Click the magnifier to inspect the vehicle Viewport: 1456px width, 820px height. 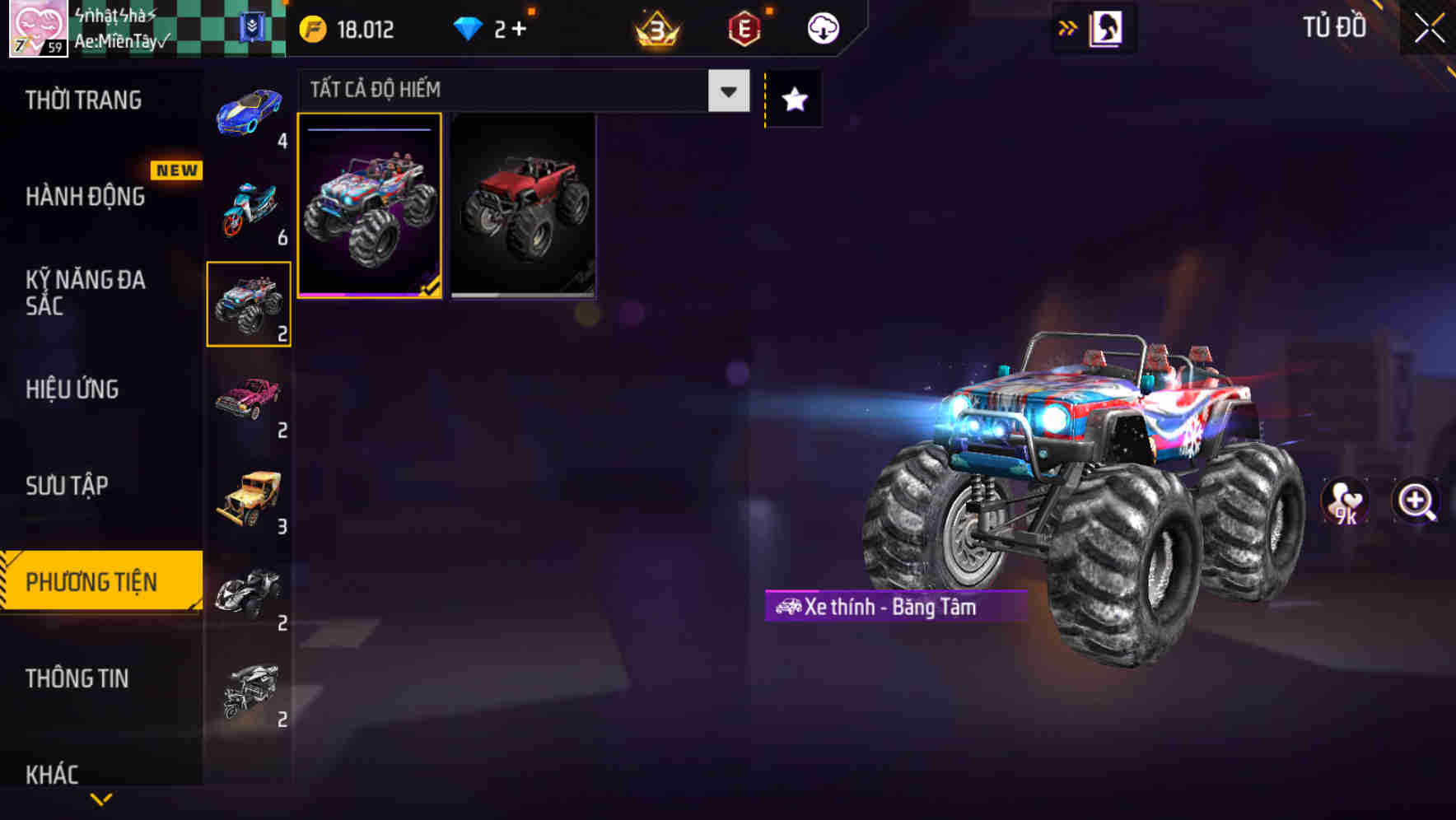point(1415,501)
